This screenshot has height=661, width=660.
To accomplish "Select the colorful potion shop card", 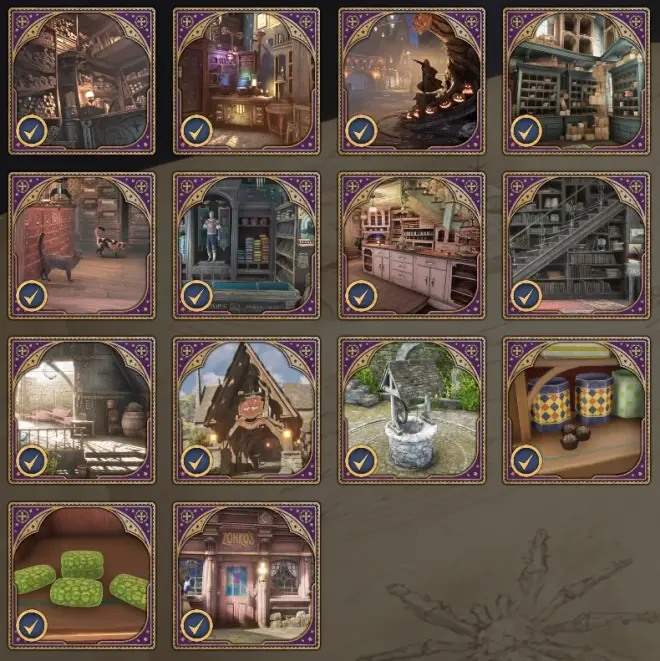I will (x=246, y=81).
